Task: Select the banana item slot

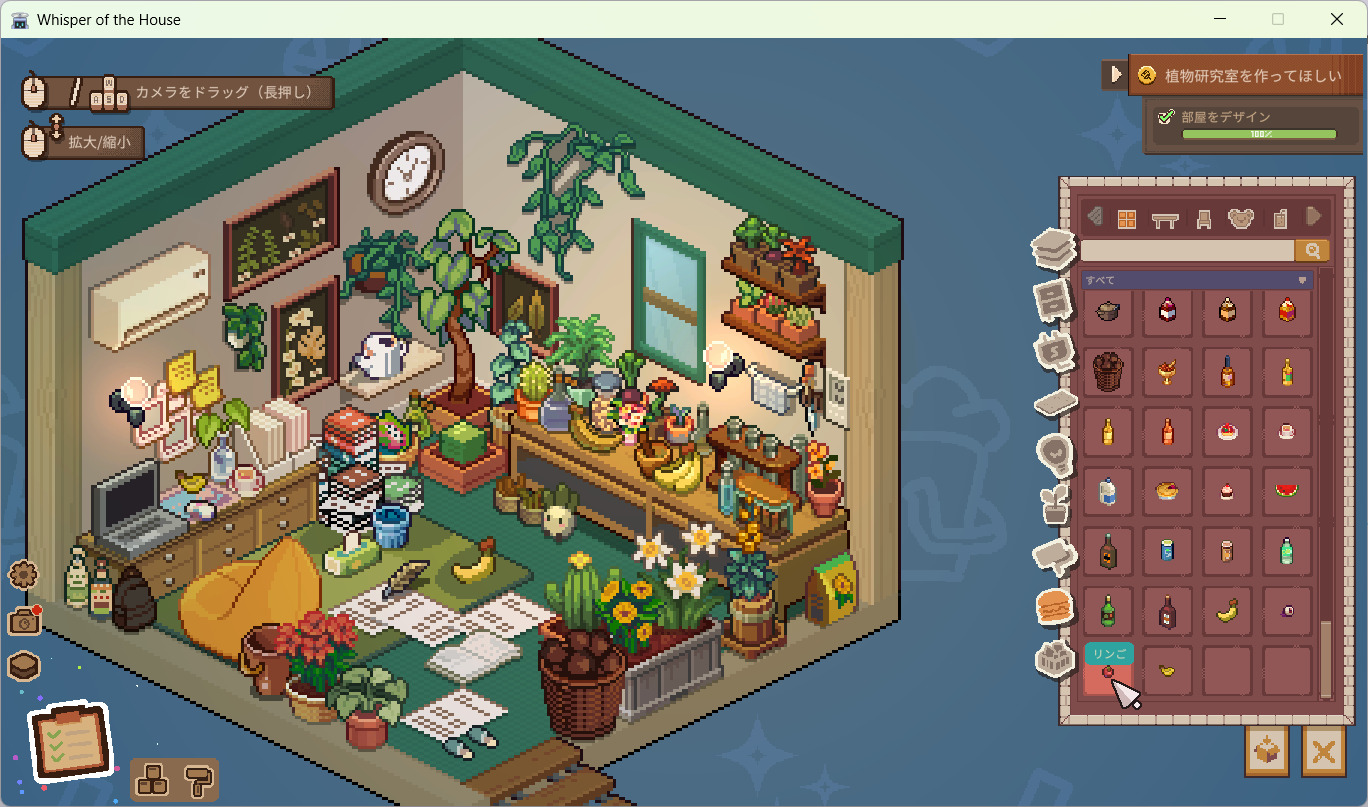Action: pyautogui.click(x=1227, y=611)
